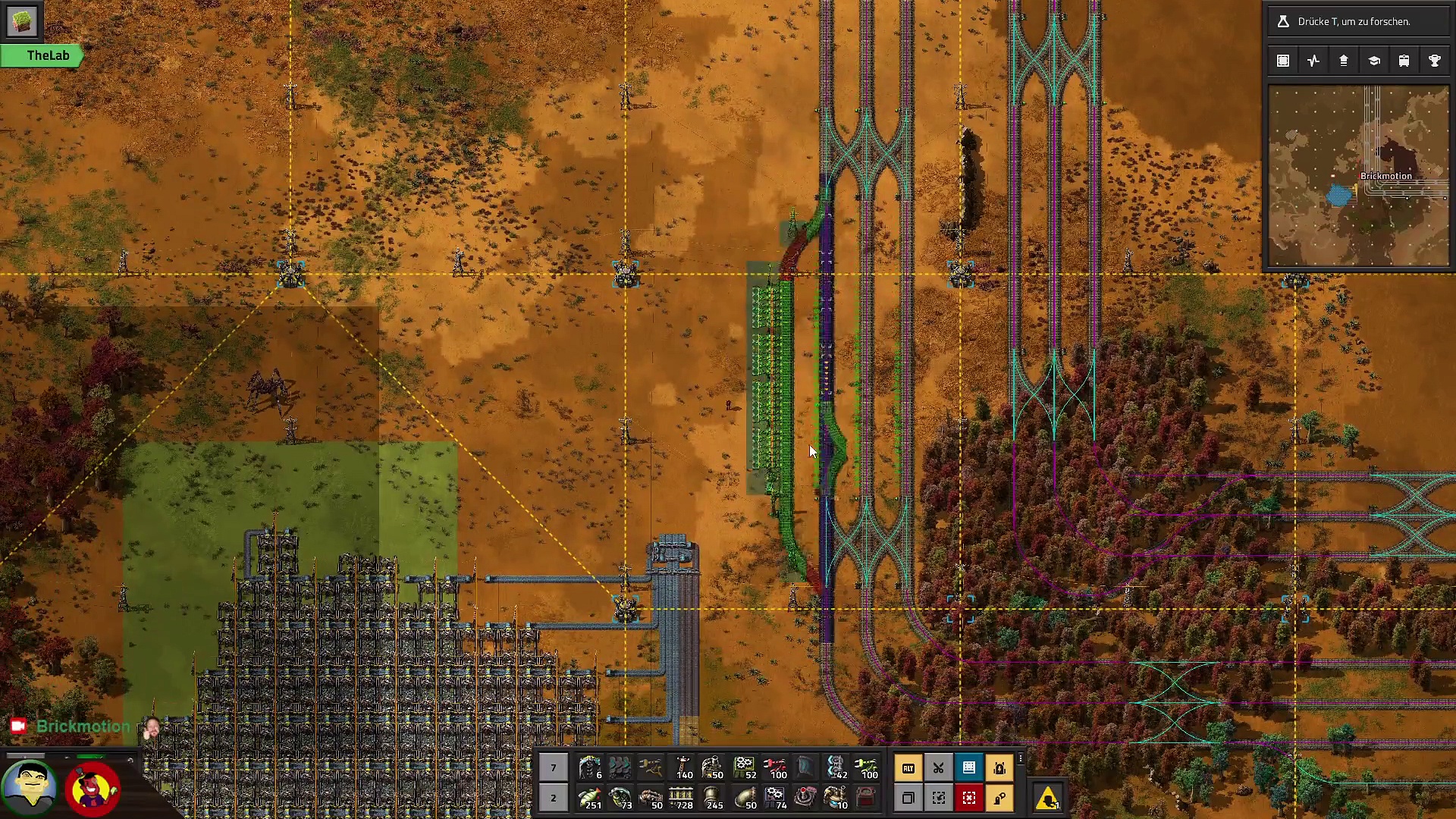Click the yellow warning alert icon
The width and height of the screenshot is (1456, 819).
click(x=1047, y=798)
